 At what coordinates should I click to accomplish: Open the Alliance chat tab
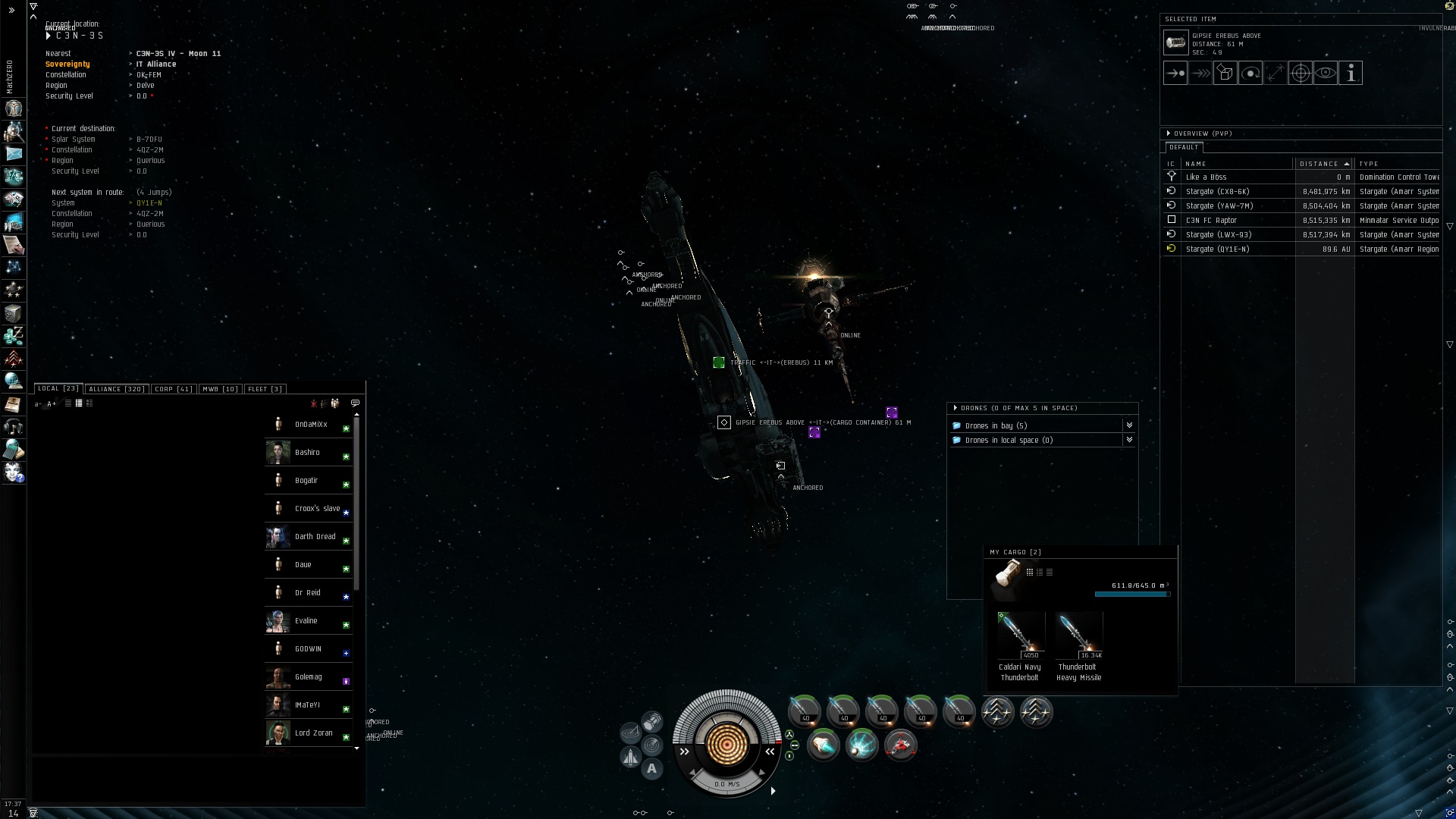pyautogui.click(x=115, y=389)
